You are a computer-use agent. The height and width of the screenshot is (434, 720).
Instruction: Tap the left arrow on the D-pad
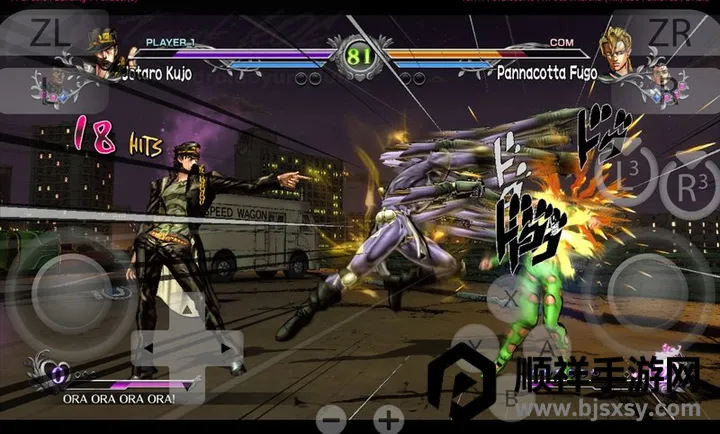tap(147, 347)
